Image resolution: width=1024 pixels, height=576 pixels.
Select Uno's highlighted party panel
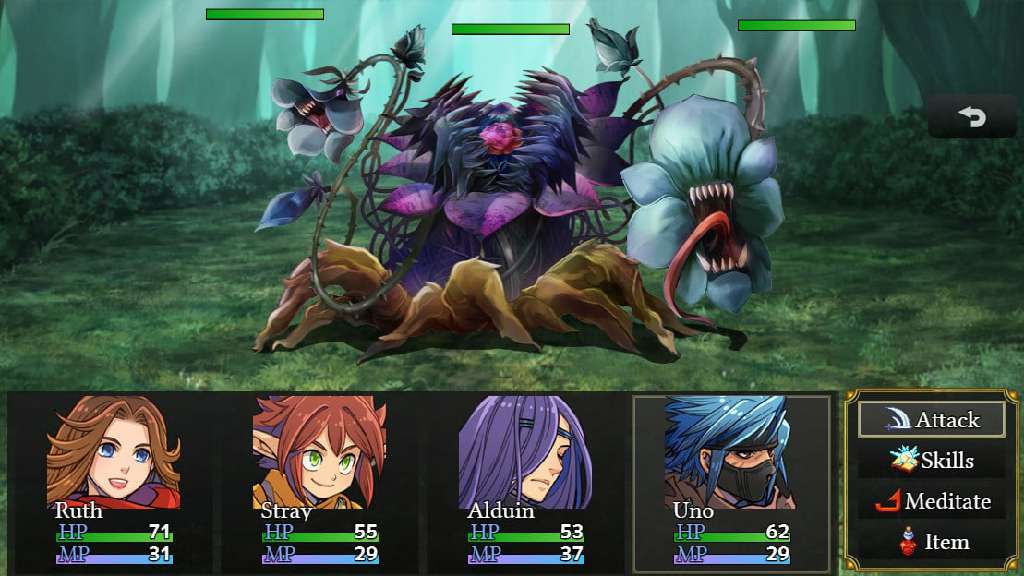[731, 484]
